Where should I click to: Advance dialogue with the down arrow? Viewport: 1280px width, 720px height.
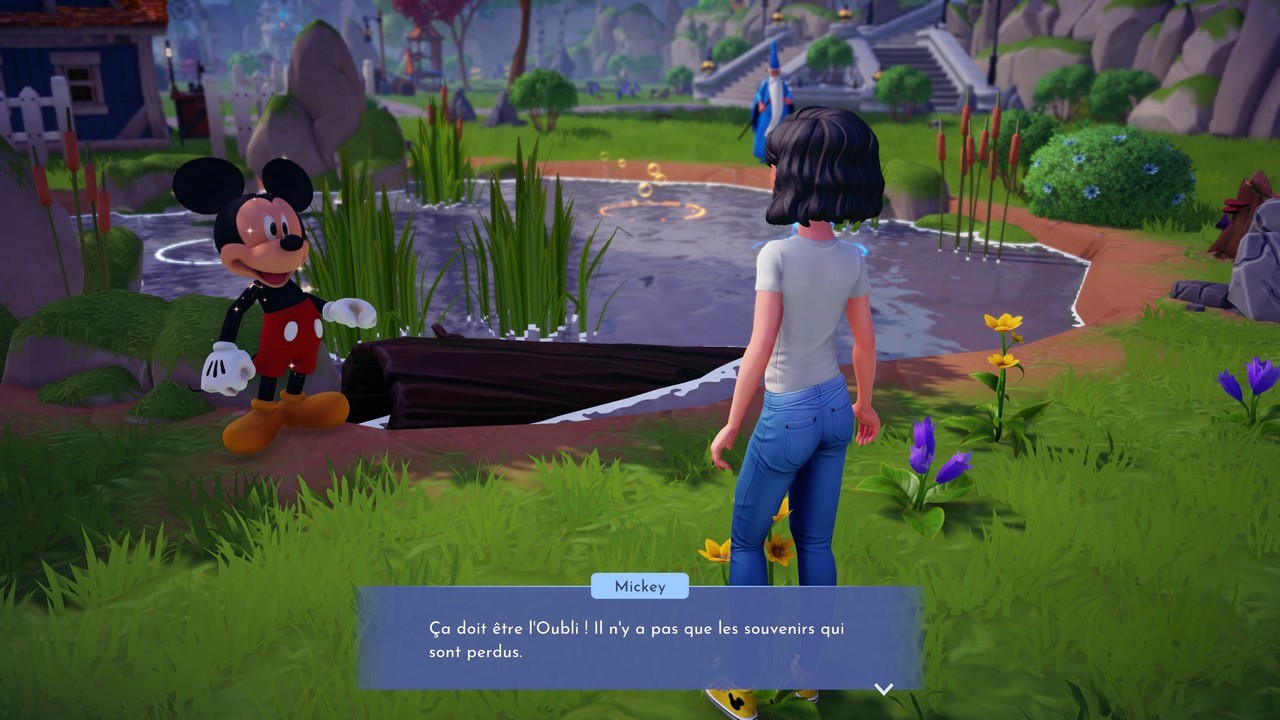[x=883, y=688]
